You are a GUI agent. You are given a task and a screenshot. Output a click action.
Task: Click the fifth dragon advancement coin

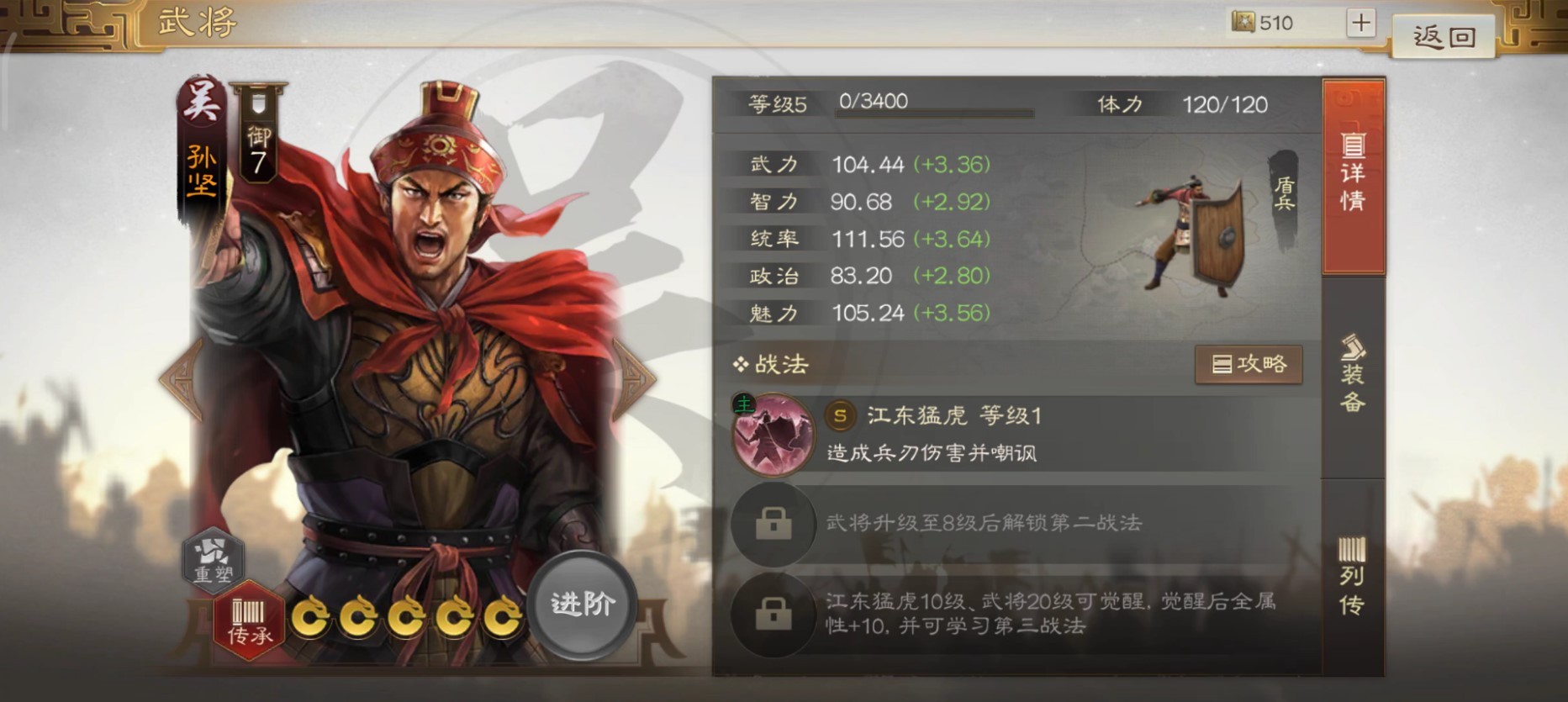tap(502, 617)
